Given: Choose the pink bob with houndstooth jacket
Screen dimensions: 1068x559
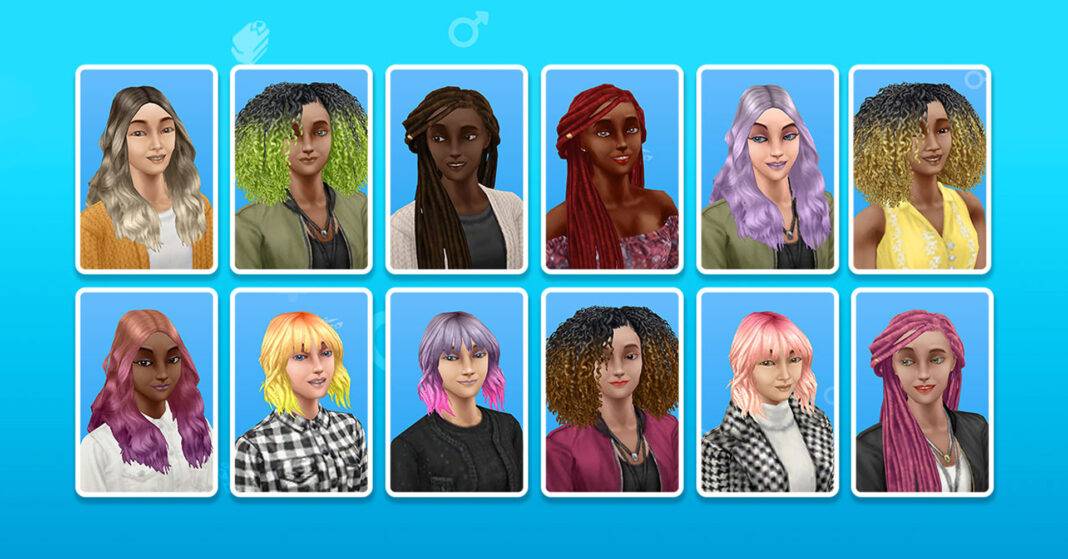Looking at the screenshot, I should (x=766, y=392).
